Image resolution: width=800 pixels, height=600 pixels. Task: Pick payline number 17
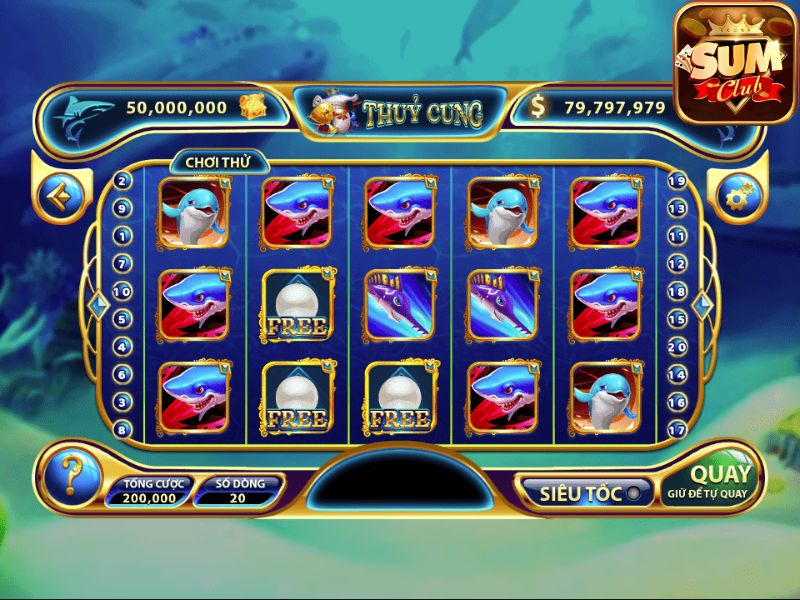pos(676,430)
